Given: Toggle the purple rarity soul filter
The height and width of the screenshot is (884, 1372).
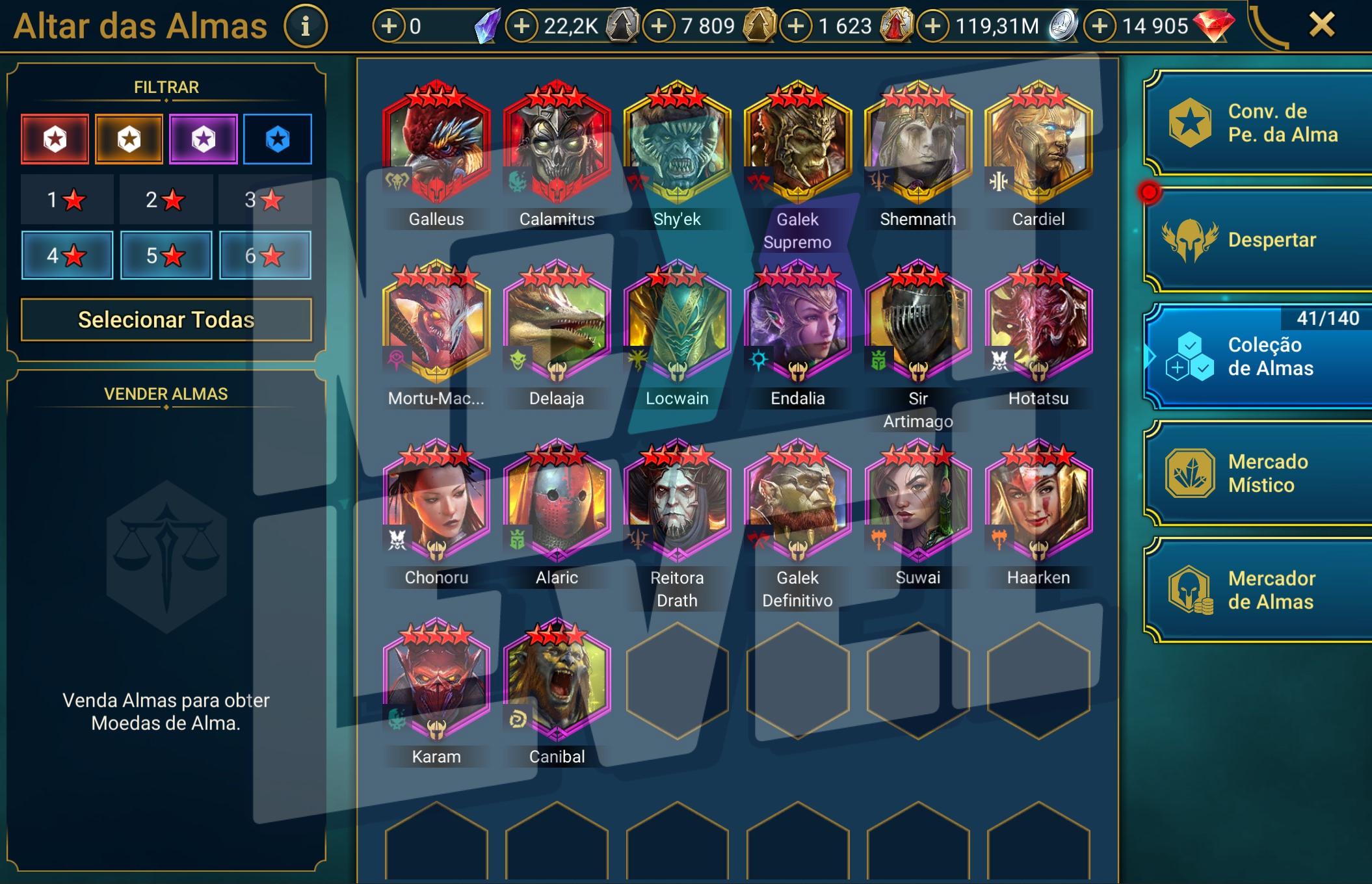Looking at the screenshot, I should click(204, 139).
